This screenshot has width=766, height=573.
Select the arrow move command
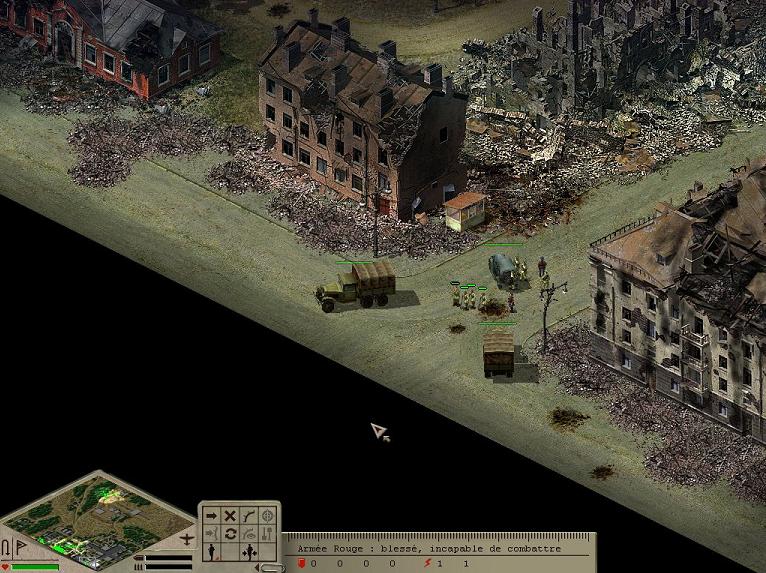tap(212, 516)
